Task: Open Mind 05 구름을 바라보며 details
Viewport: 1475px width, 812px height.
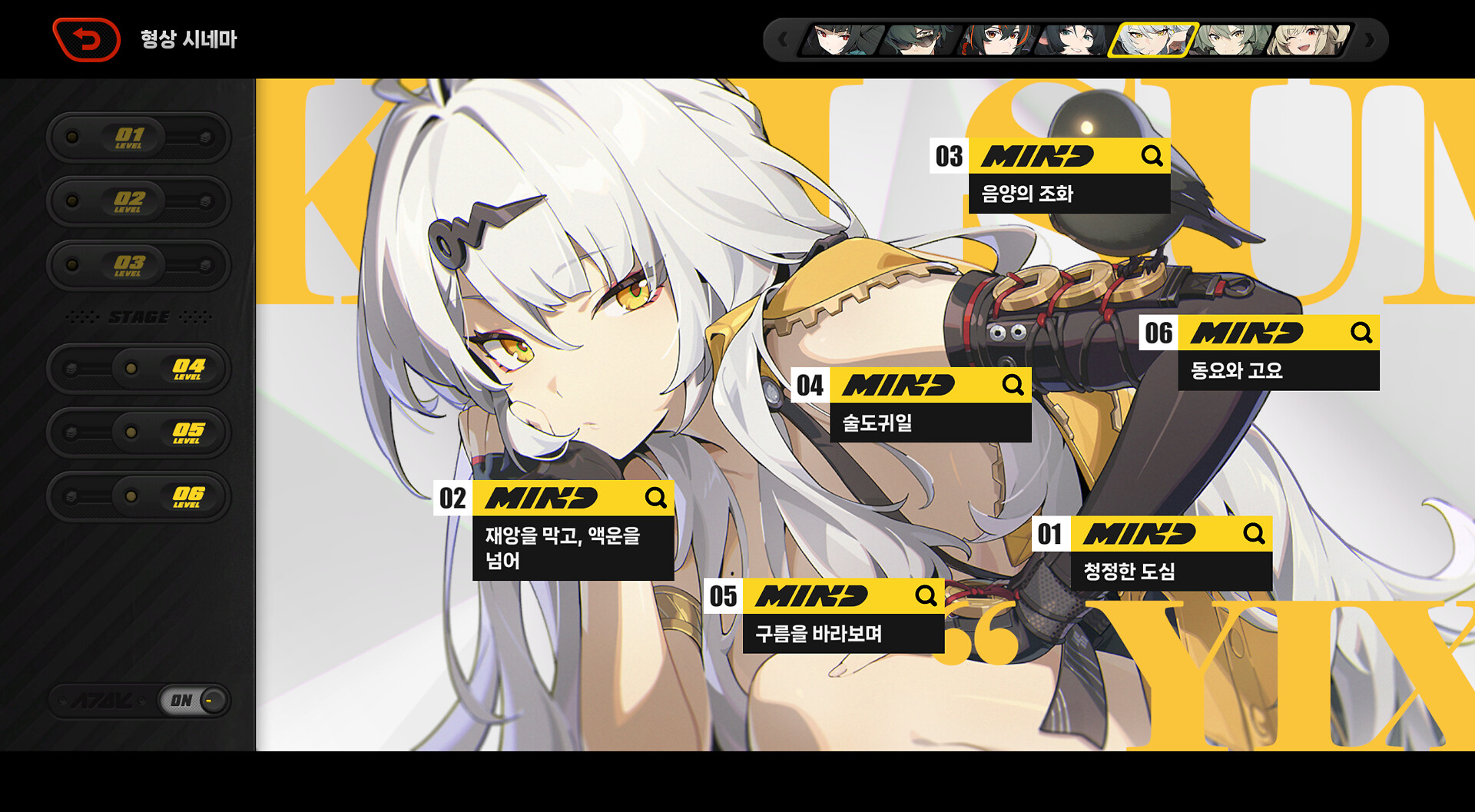Action: (926, 595)
